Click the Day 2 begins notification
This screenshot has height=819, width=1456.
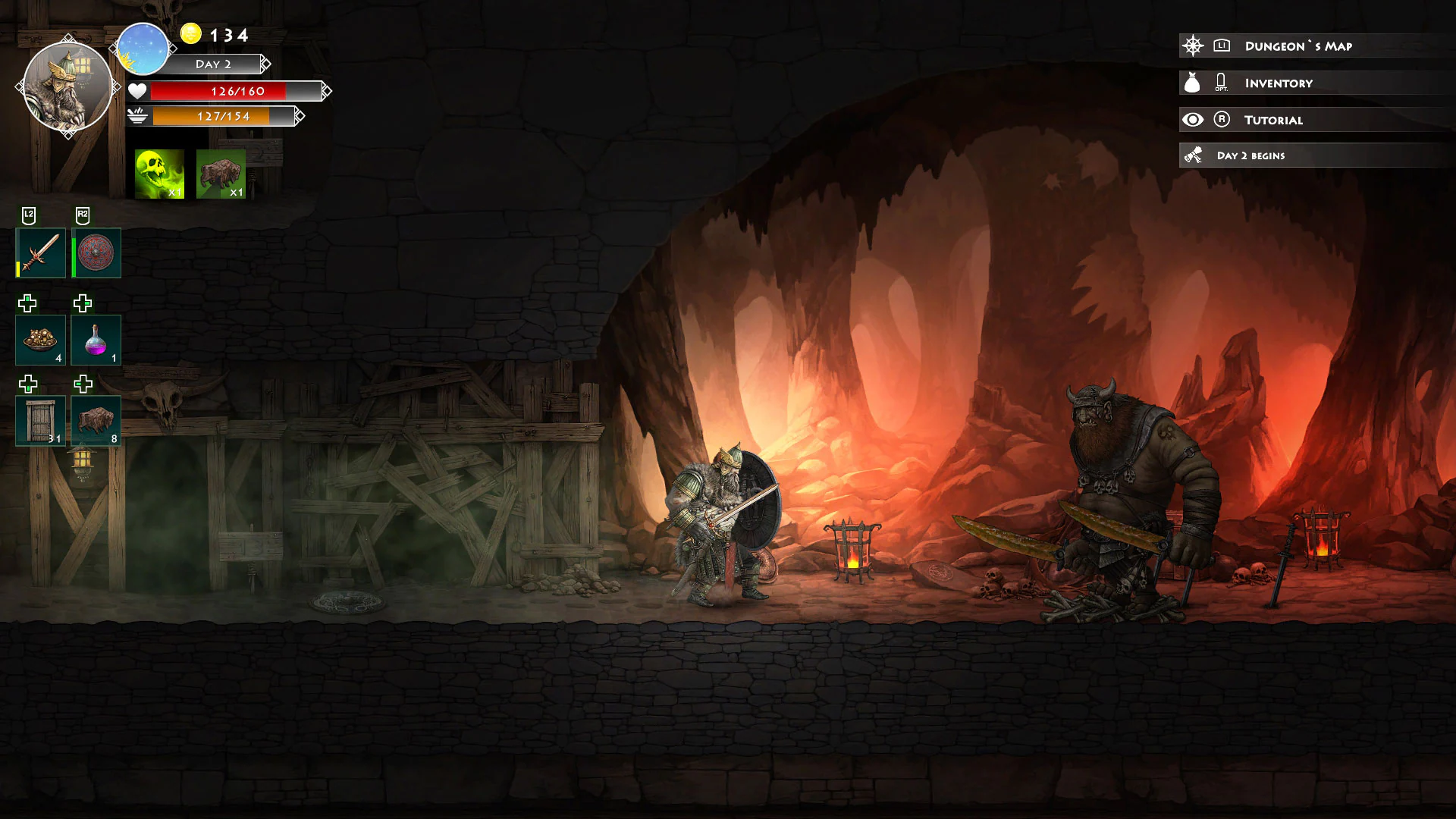click(1251, 155)
